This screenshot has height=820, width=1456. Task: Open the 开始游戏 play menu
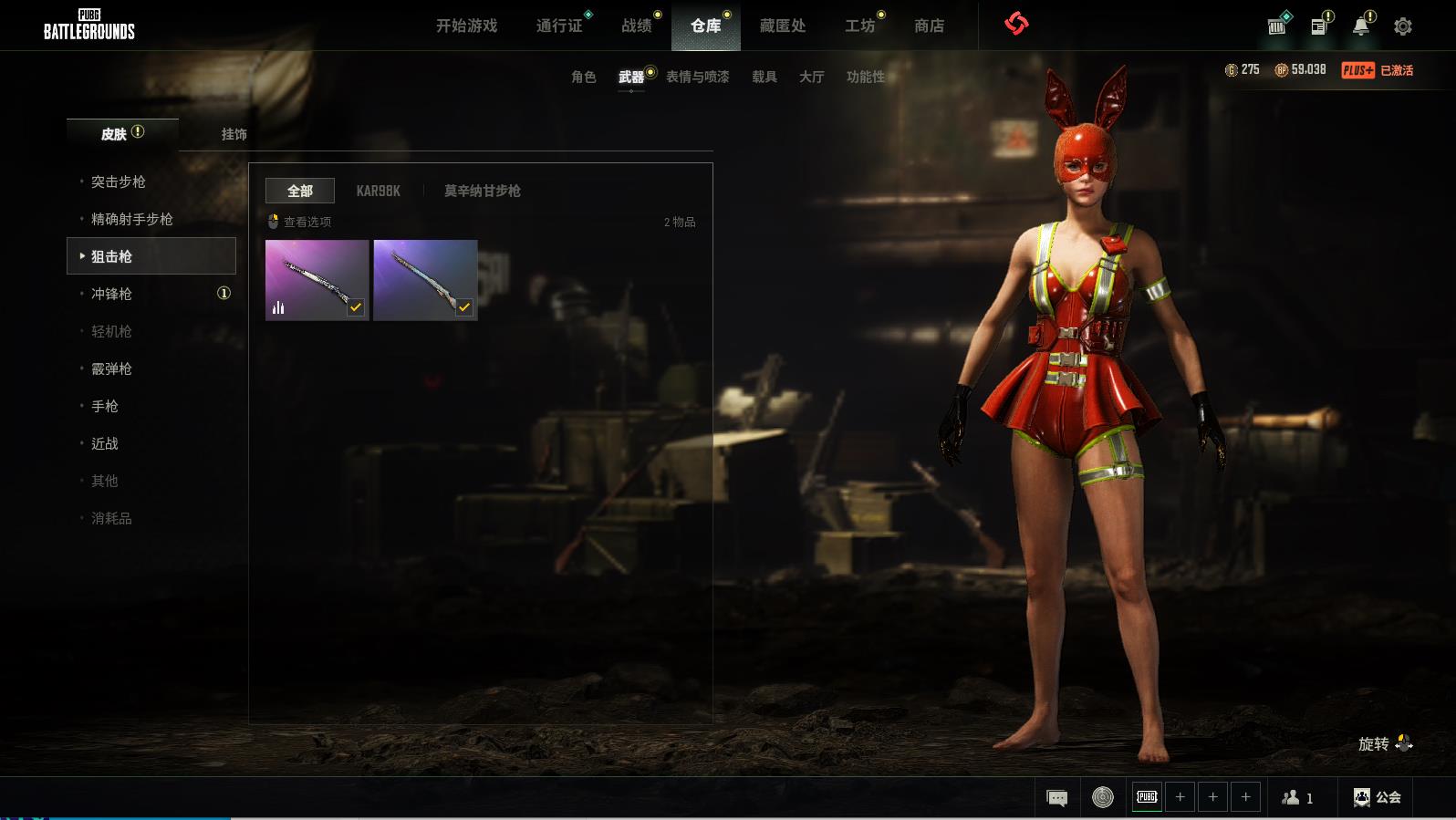point(466,26)
